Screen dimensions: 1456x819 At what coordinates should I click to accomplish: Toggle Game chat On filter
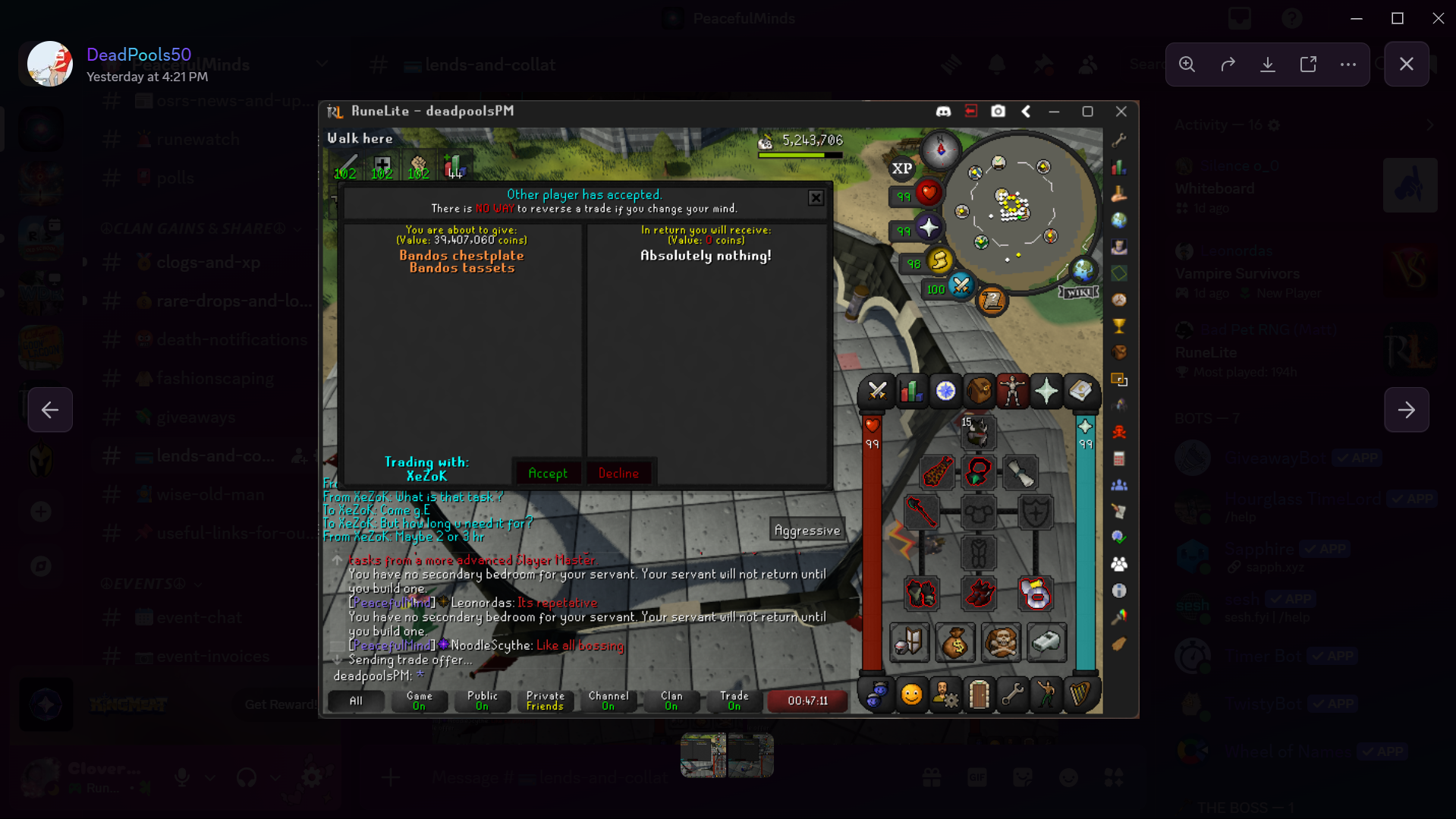[x=420, y=701]
